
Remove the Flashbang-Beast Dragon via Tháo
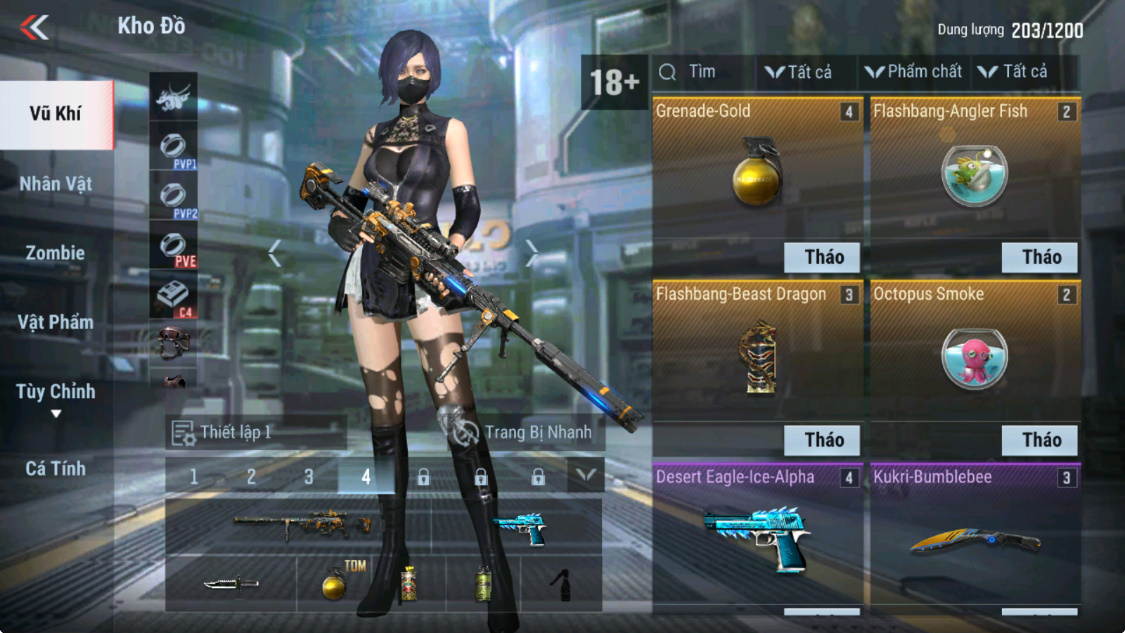coord(824,440)
